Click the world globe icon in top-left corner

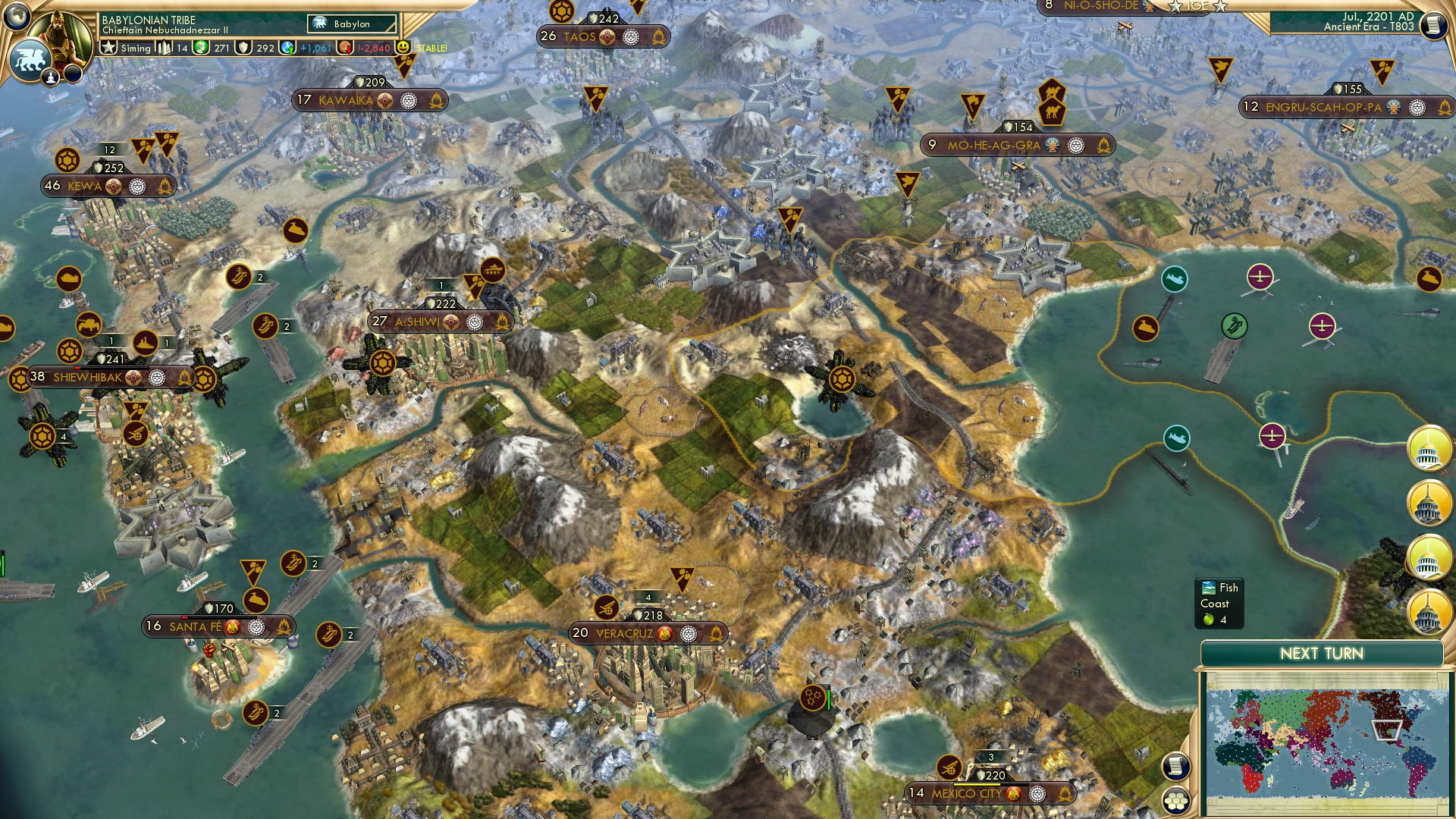(x=16, y=16)
